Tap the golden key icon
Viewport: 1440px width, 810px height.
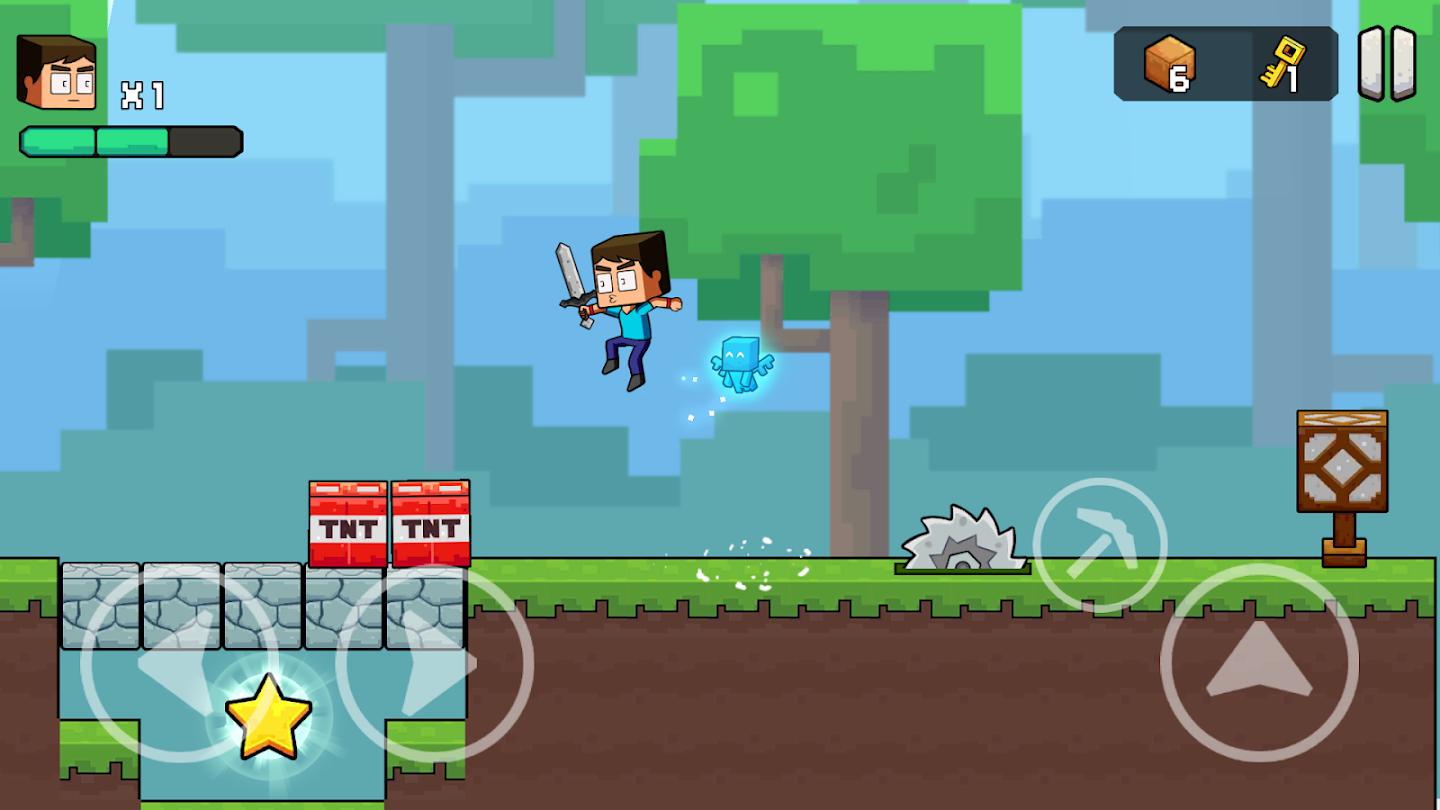[1283, 60]
